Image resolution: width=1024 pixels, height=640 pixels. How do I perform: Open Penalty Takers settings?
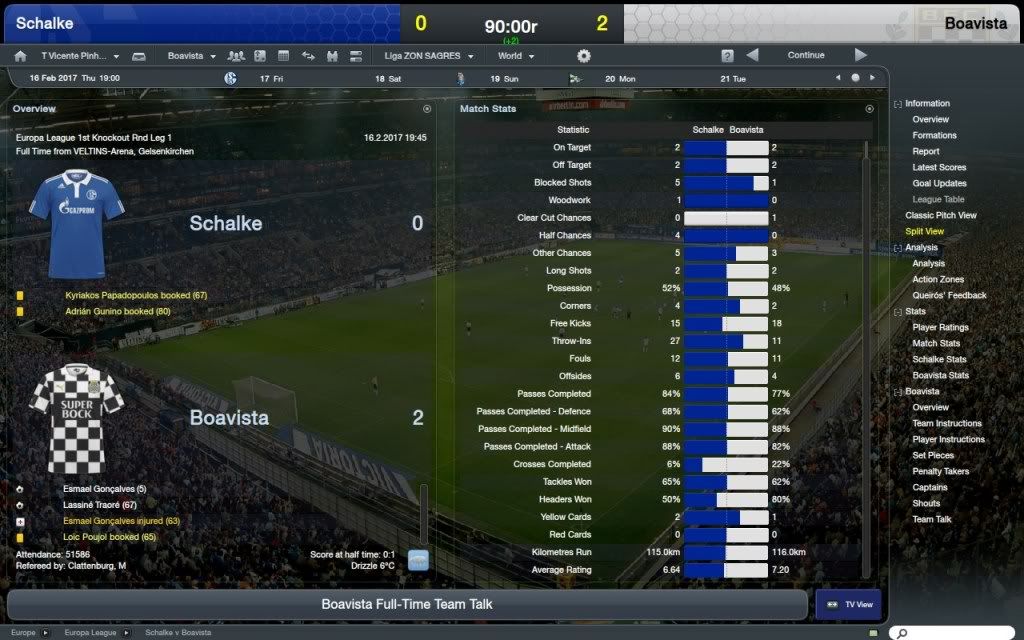pos(941,471)
